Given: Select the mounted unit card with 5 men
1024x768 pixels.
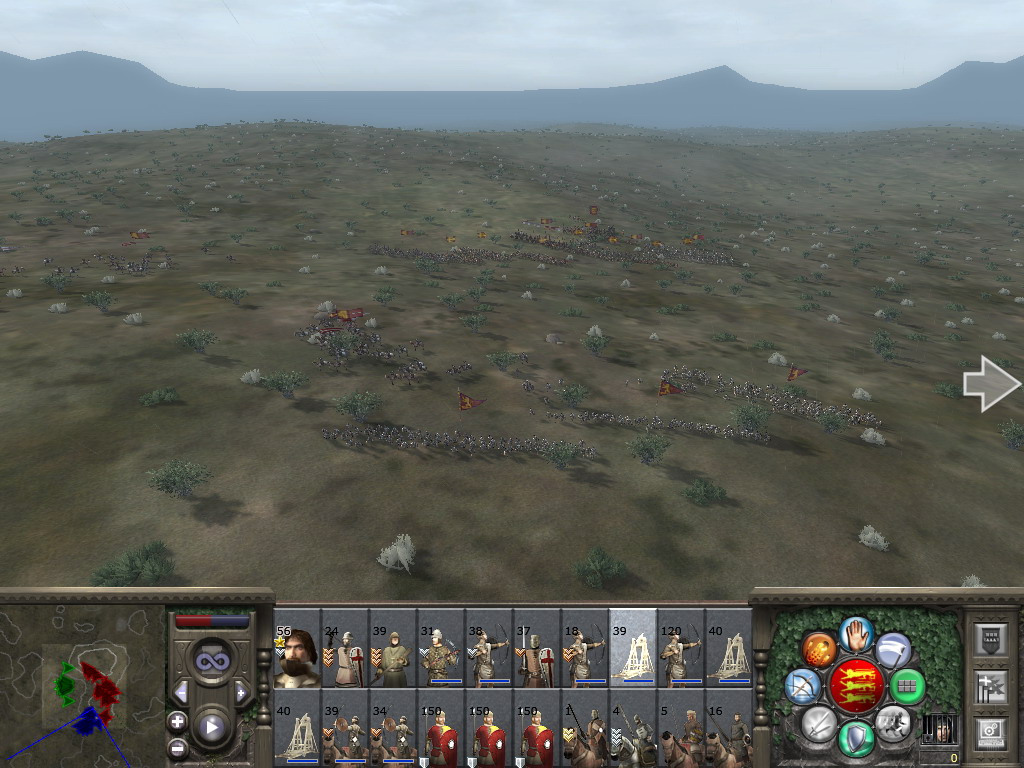Looking at the screenshot, I should click(681, 731).
